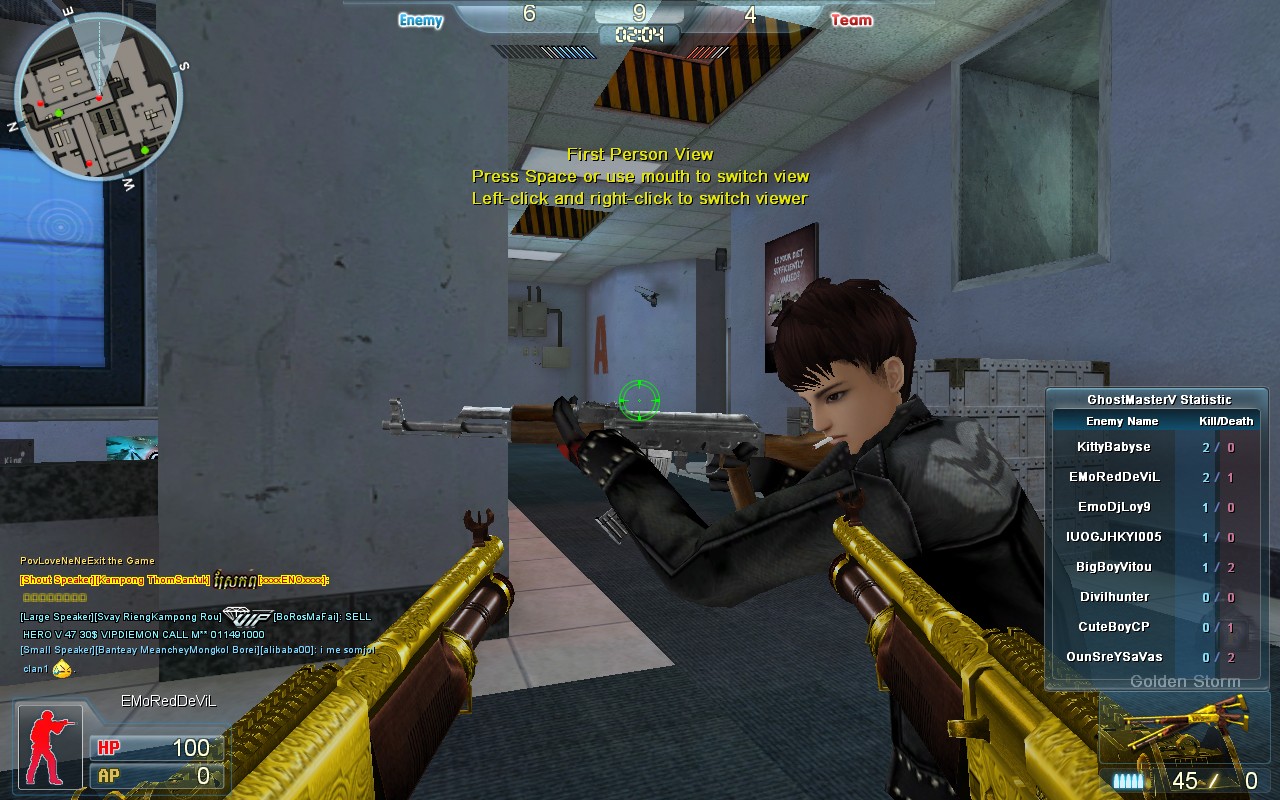
Task: Switch to the Enemy score tab
Action: click(419, 20)
